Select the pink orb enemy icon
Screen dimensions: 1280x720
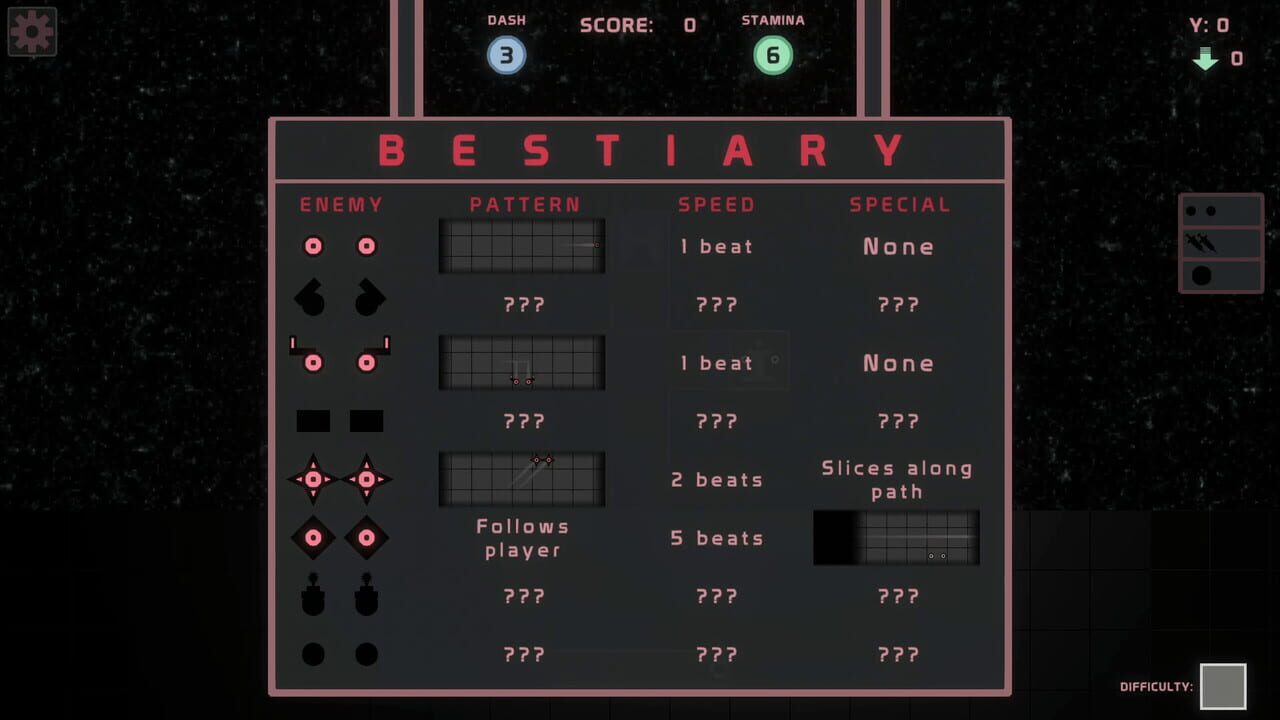tap(312, 246)
